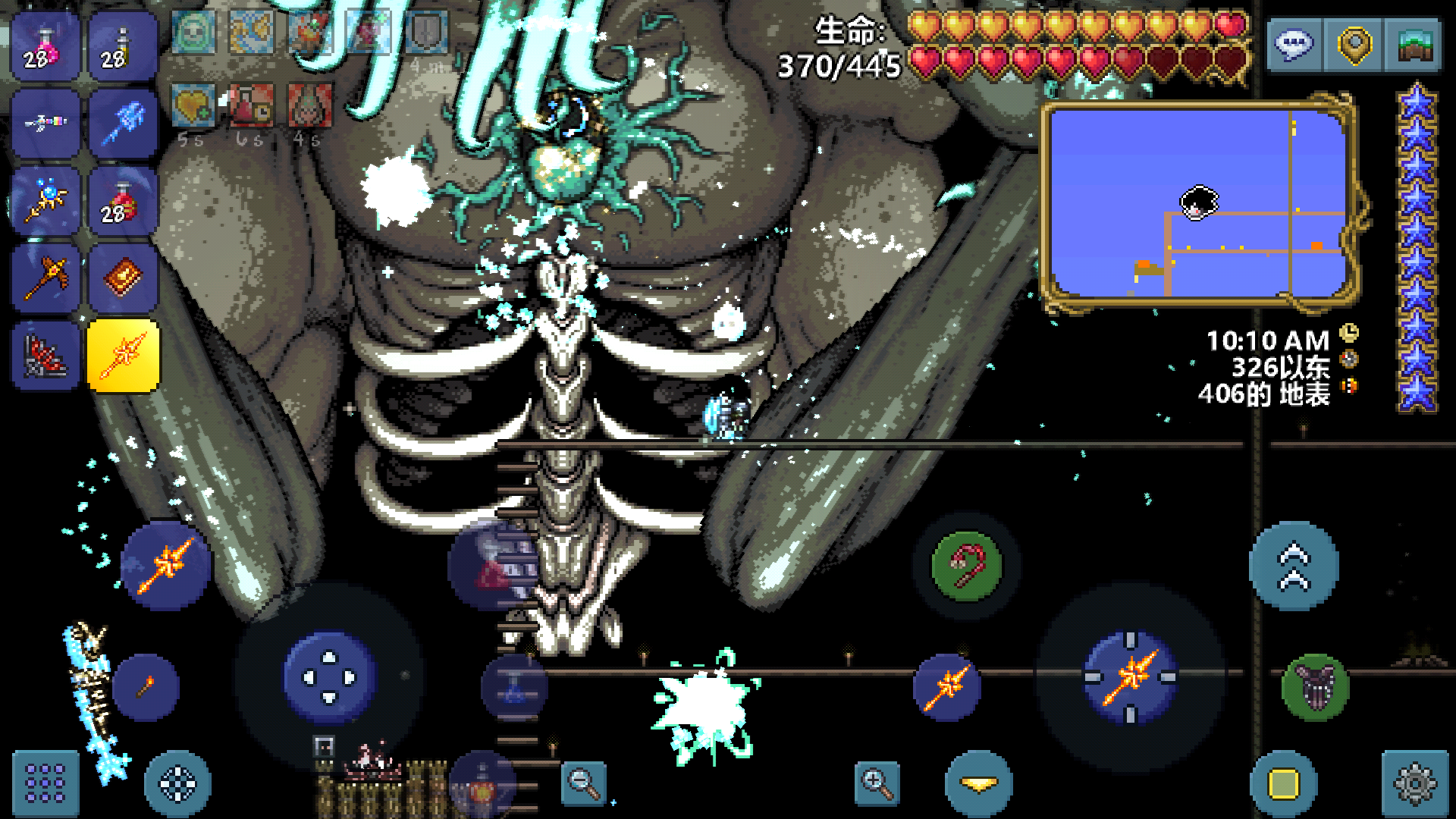
Task: Toggle the crosshair cursor mode button
Action: point(177,784)
